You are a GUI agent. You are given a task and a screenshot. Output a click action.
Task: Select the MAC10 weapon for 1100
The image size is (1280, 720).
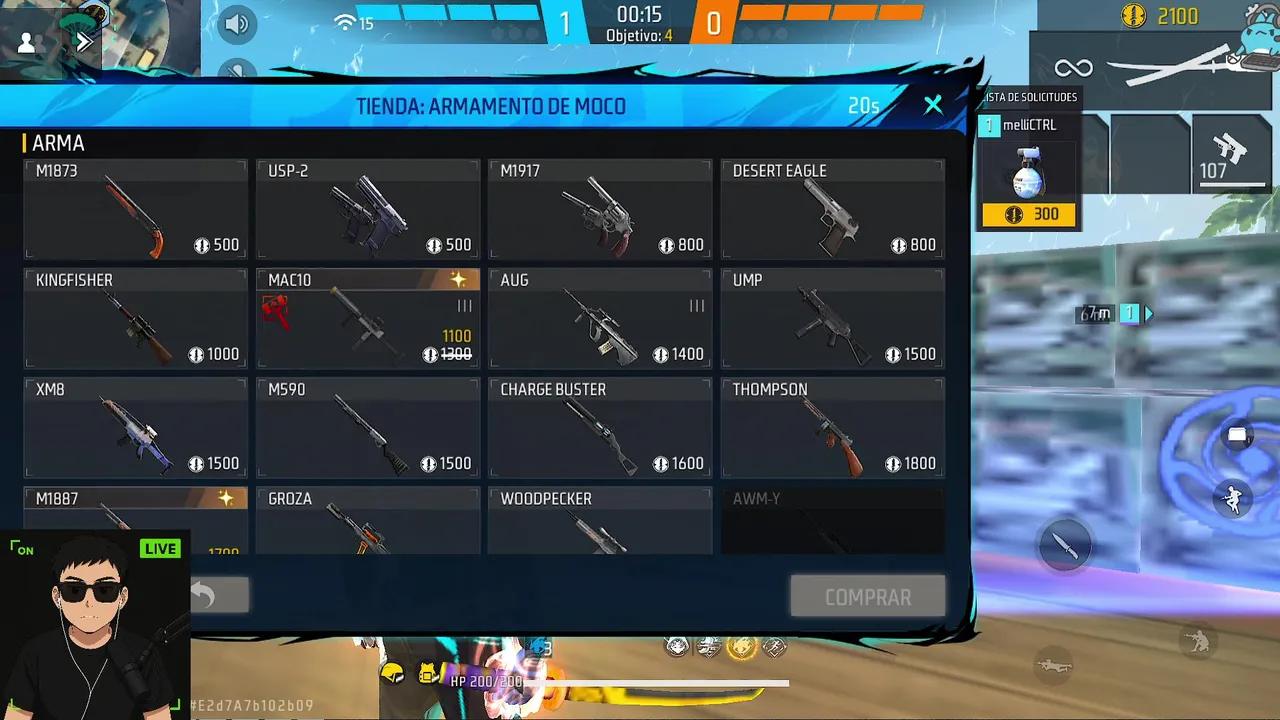tap(367, 317)
